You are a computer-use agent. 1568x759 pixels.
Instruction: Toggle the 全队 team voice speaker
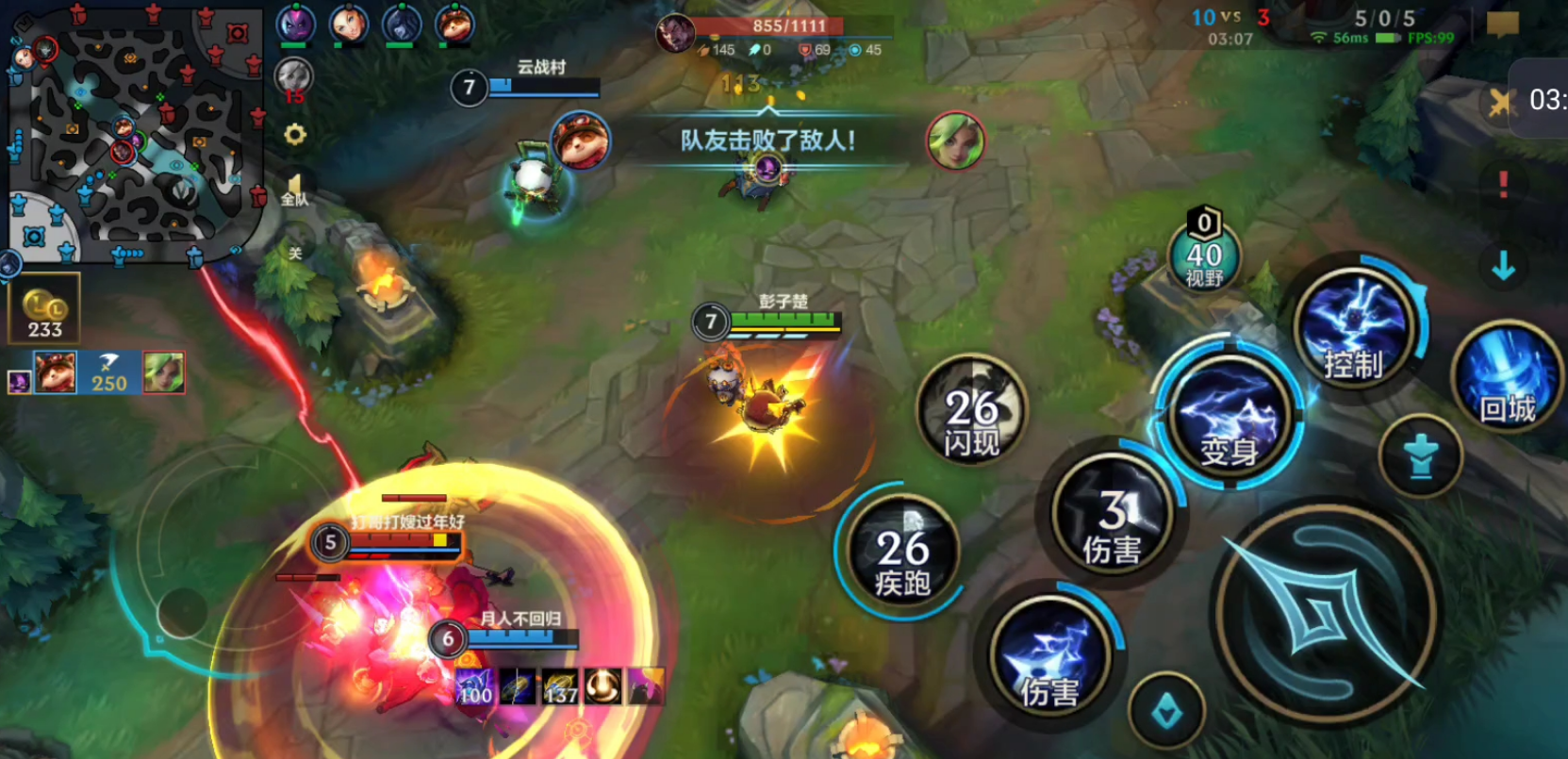point(295,189)
